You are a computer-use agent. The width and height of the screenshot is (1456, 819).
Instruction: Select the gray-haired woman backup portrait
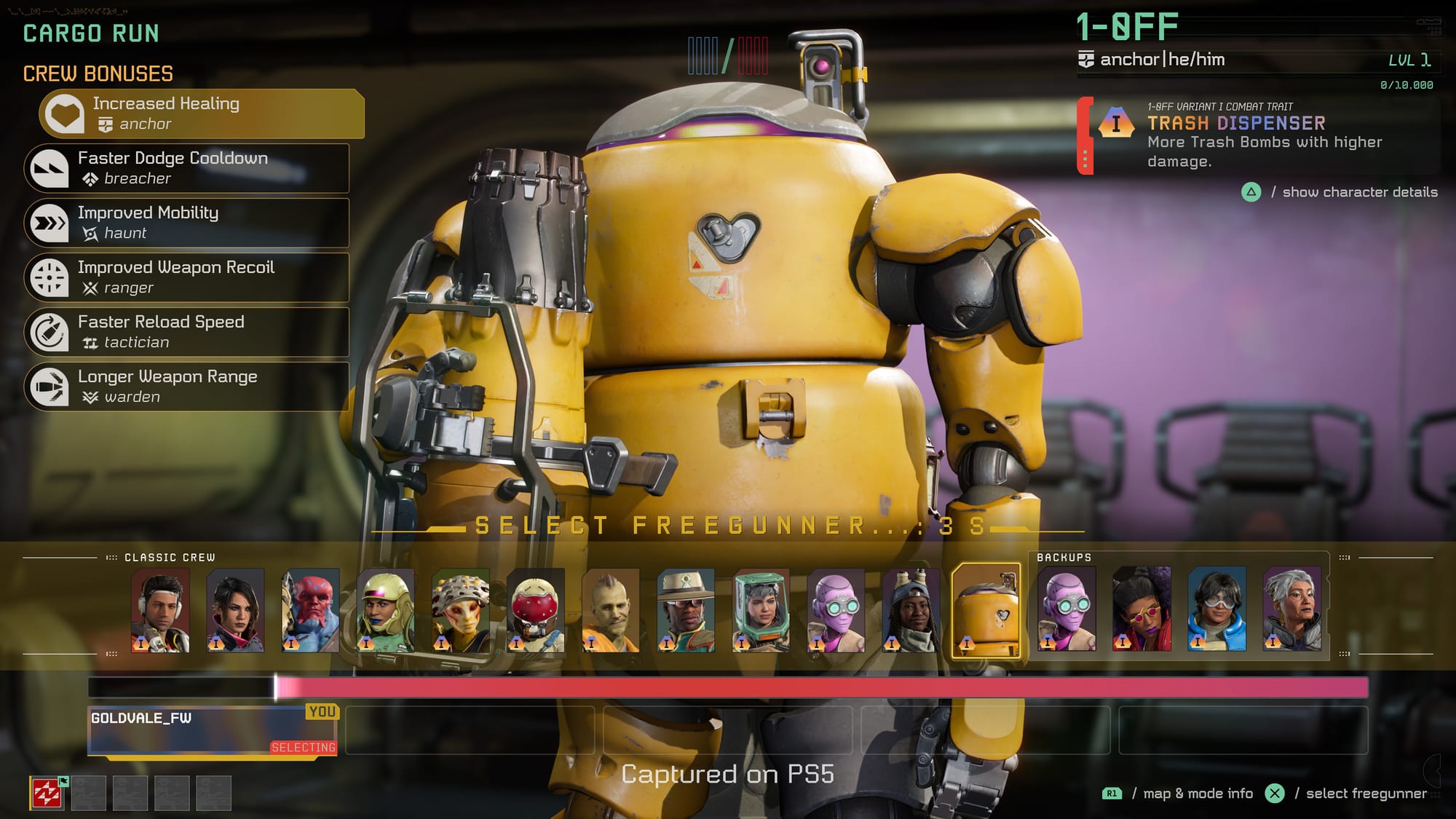pos(1292,610)
